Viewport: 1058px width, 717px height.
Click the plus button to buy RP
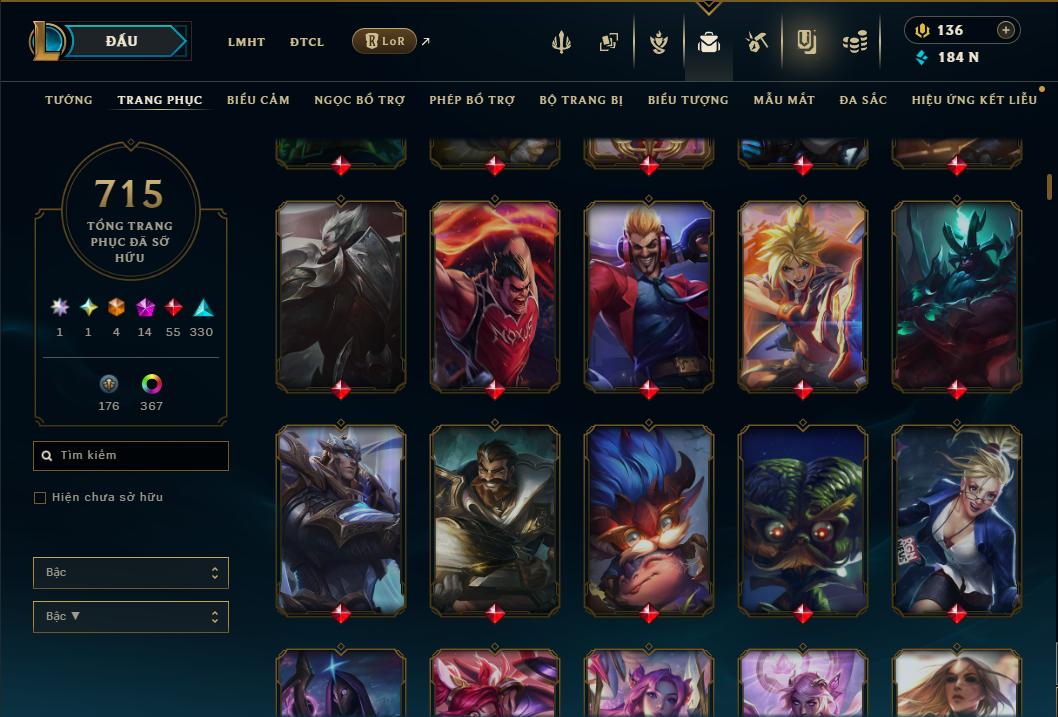tap(1005, 30)
